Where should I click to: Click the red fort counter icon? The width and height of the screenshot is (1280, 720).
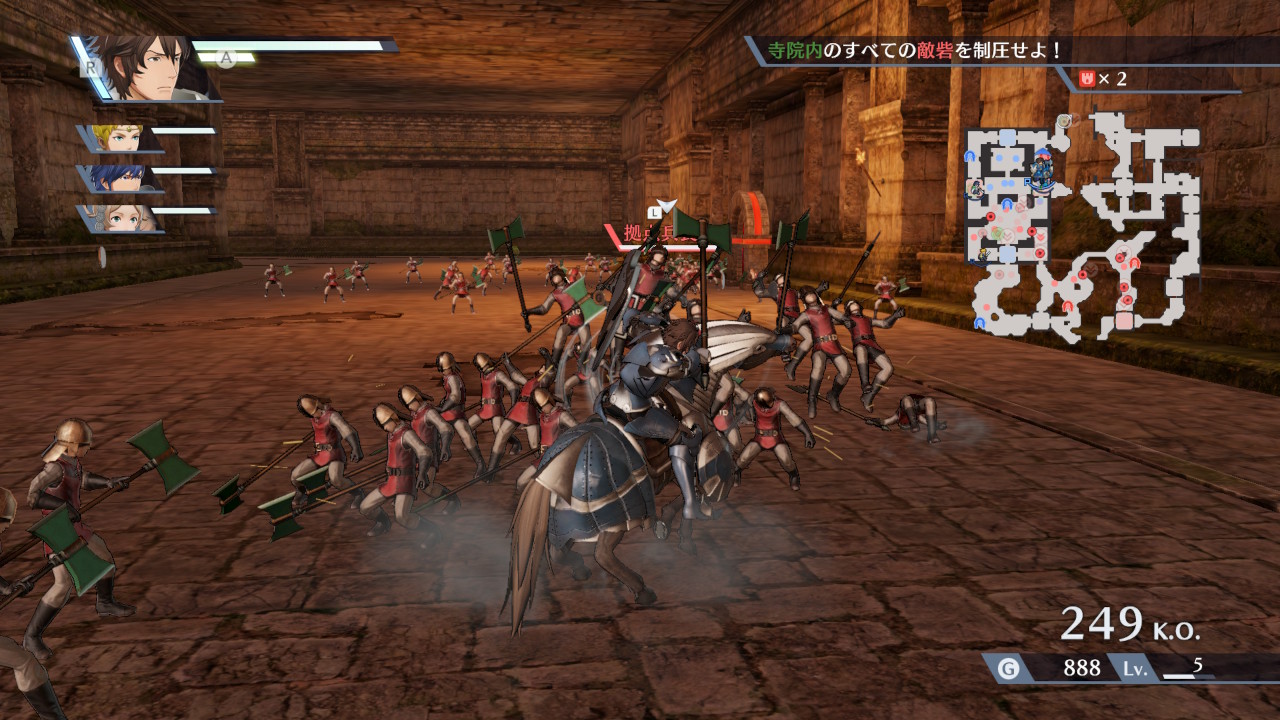click(x=1087, y=78)
